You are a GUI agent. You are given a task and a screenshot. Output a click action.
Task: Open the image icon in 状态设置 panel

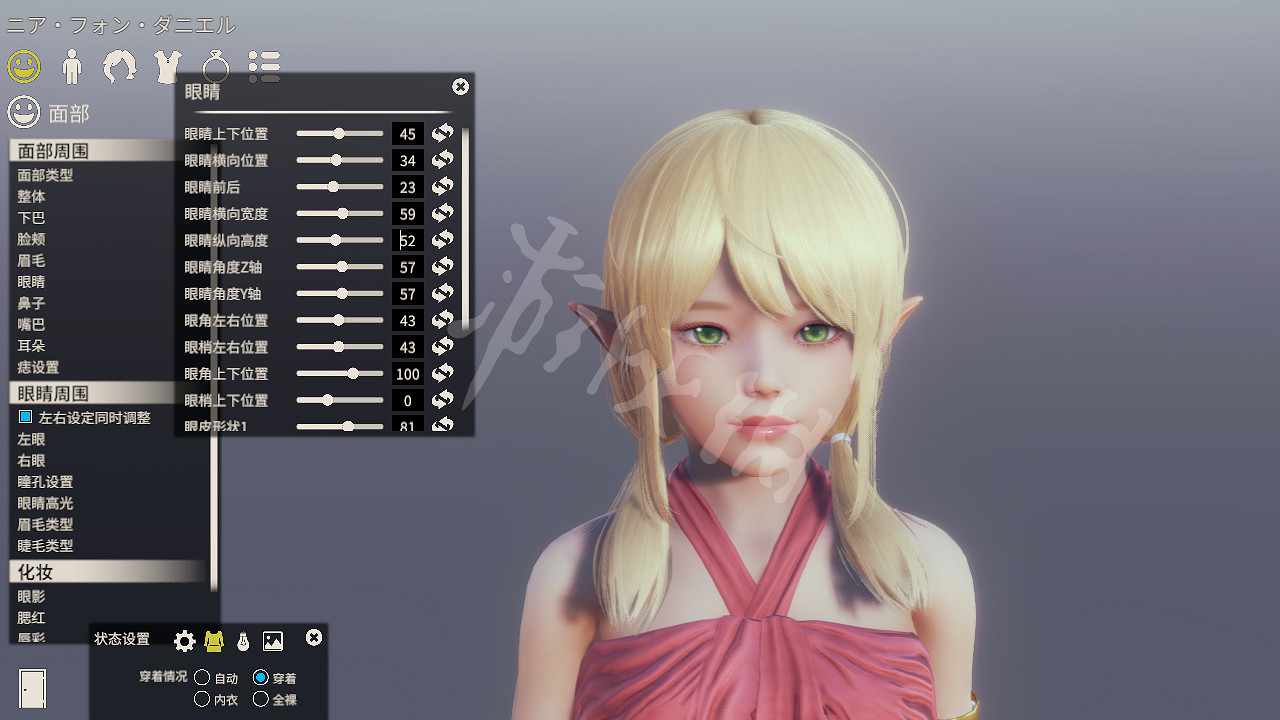pos(272,641)
